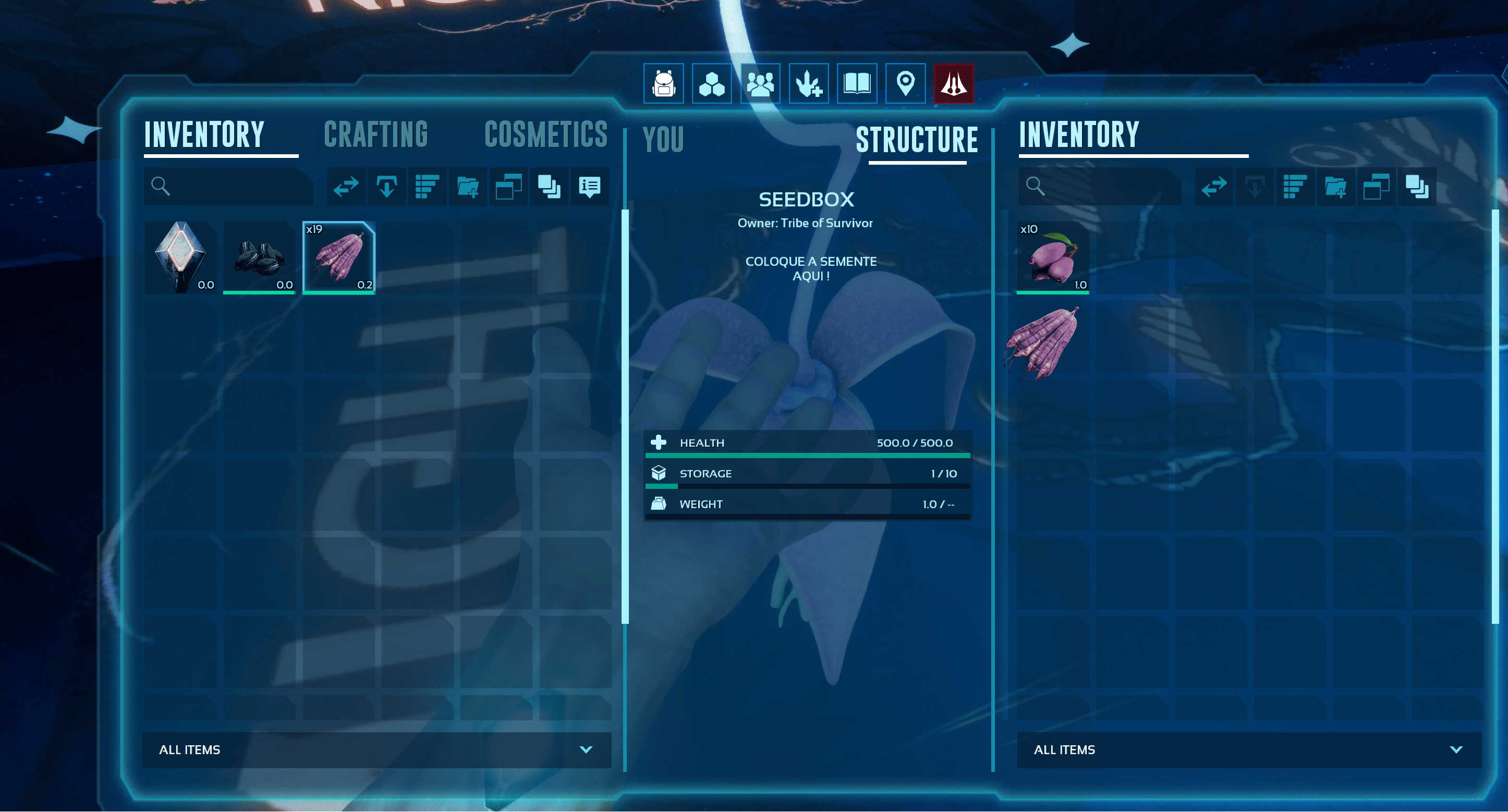Click the seedbox transfer-all arrows button
Screen dimensions: 1508x812
pyautogui.click(x=1213, y=187)
